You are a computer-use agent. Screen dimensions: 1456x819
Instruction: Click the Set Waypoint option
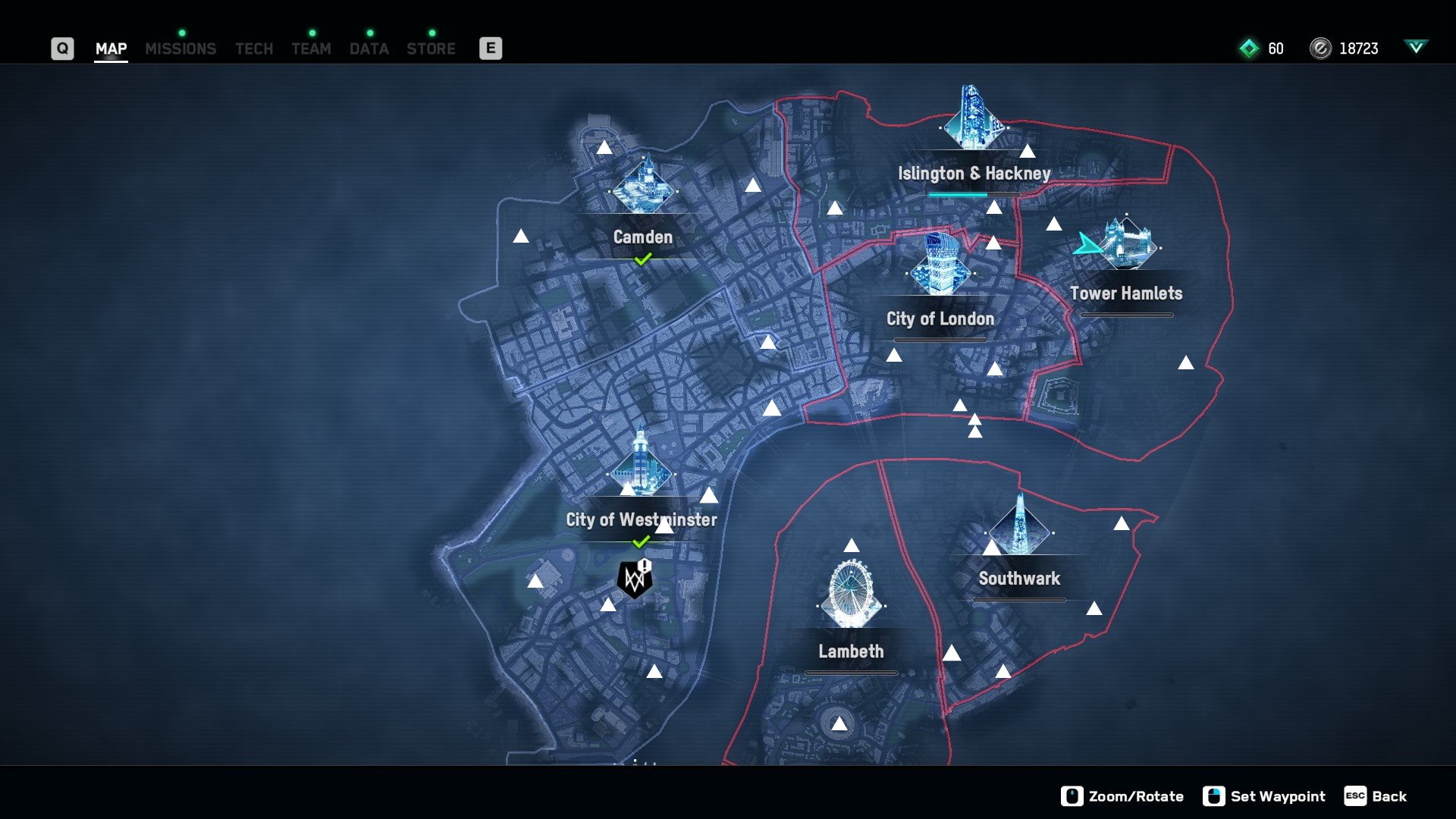point(1264,796)
